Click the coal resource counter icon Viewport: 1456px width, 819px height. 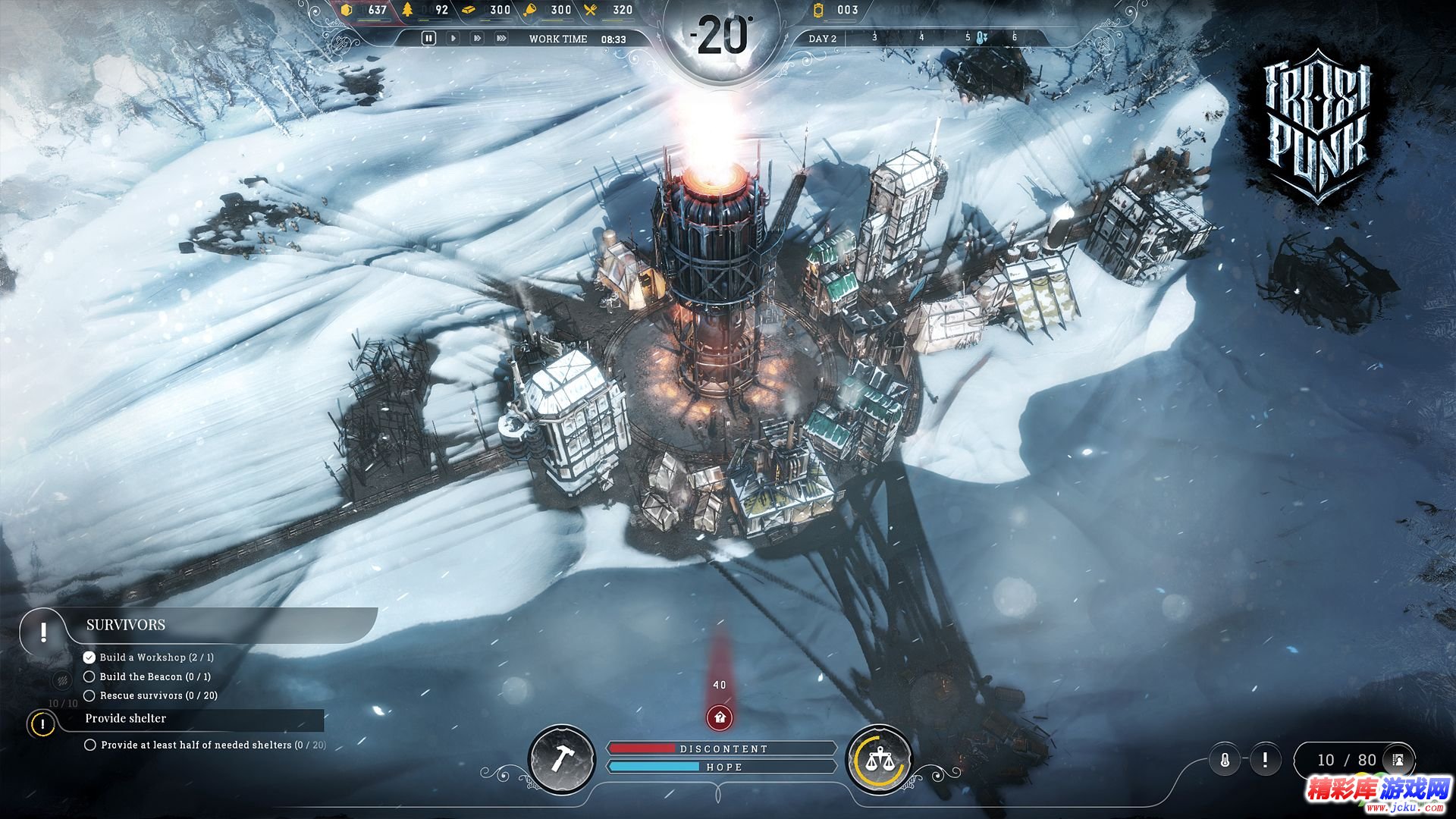coord(347,10)
